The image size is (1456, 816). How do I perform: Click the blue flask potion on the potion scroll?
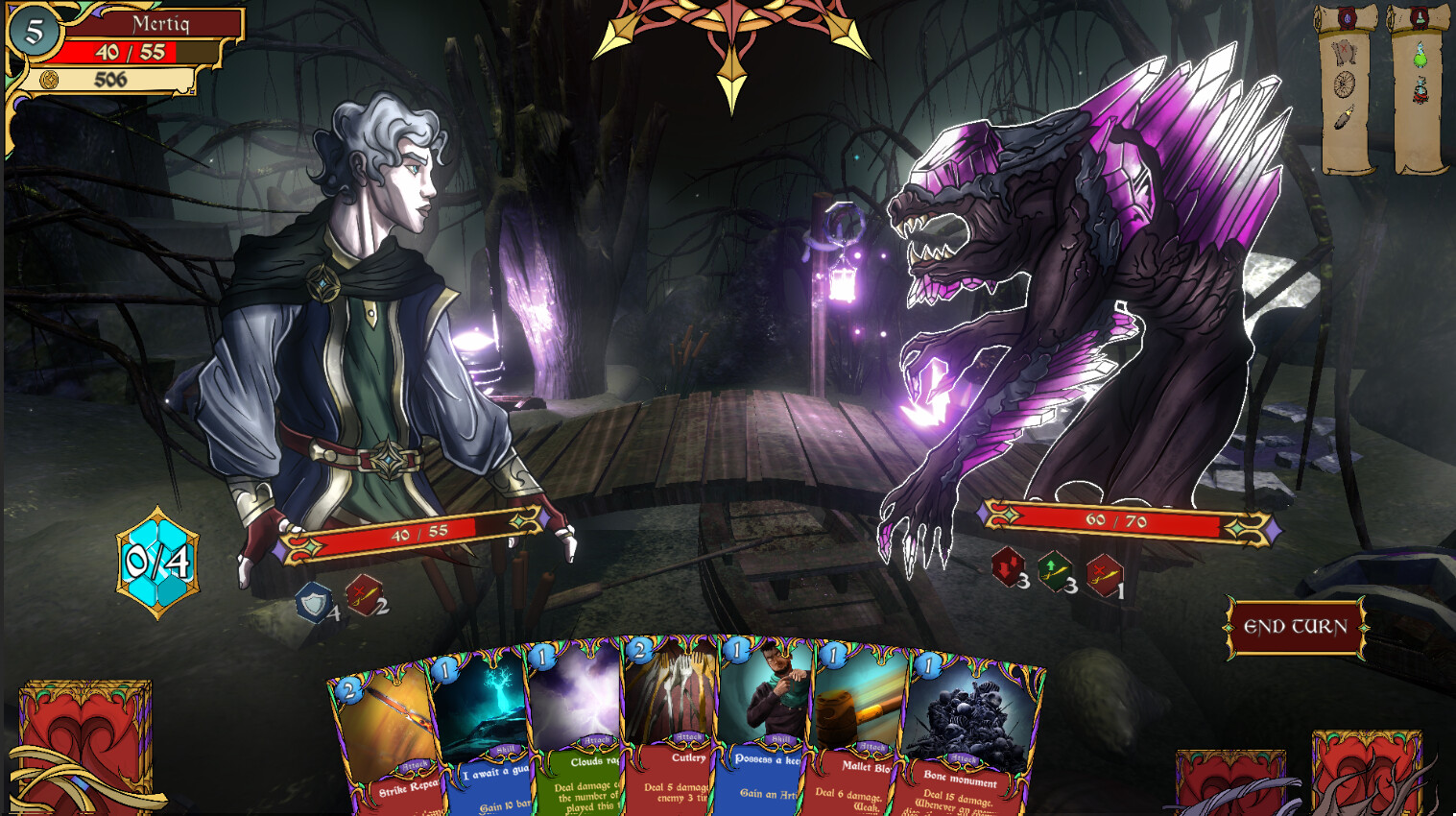1420,89
